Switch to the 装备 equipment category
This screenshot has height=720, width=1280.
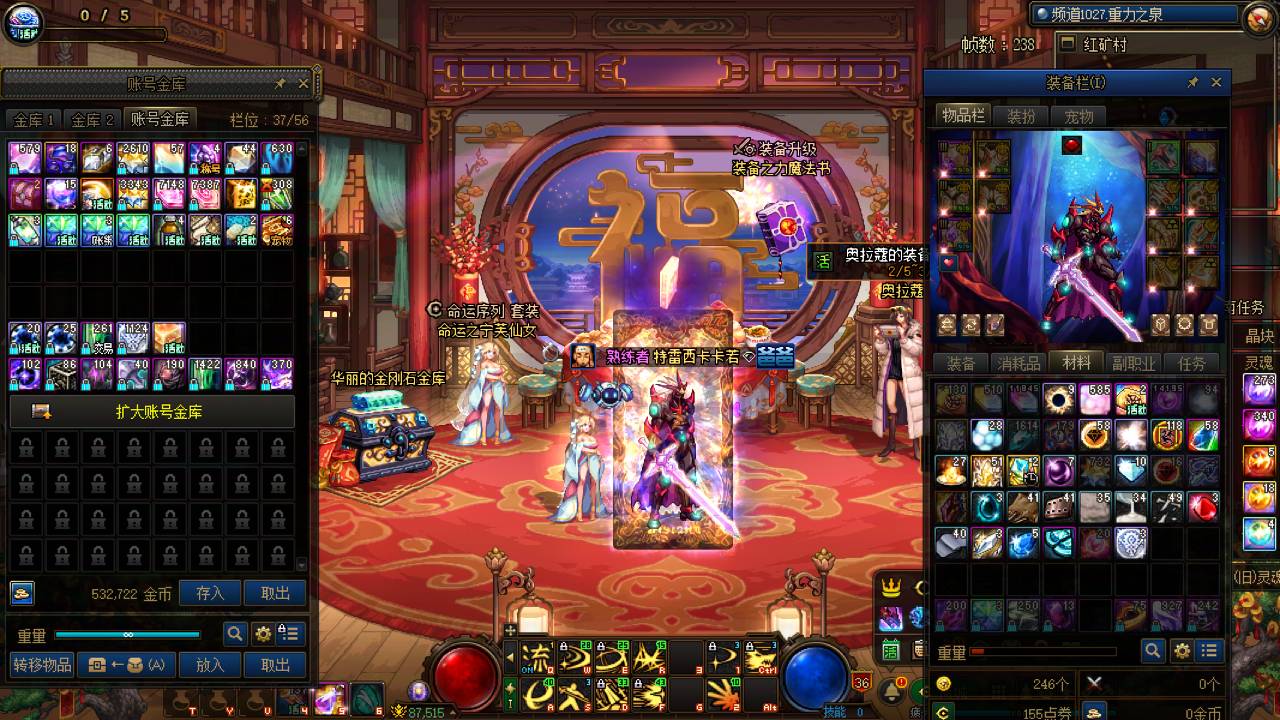click(x=961, y=363)
